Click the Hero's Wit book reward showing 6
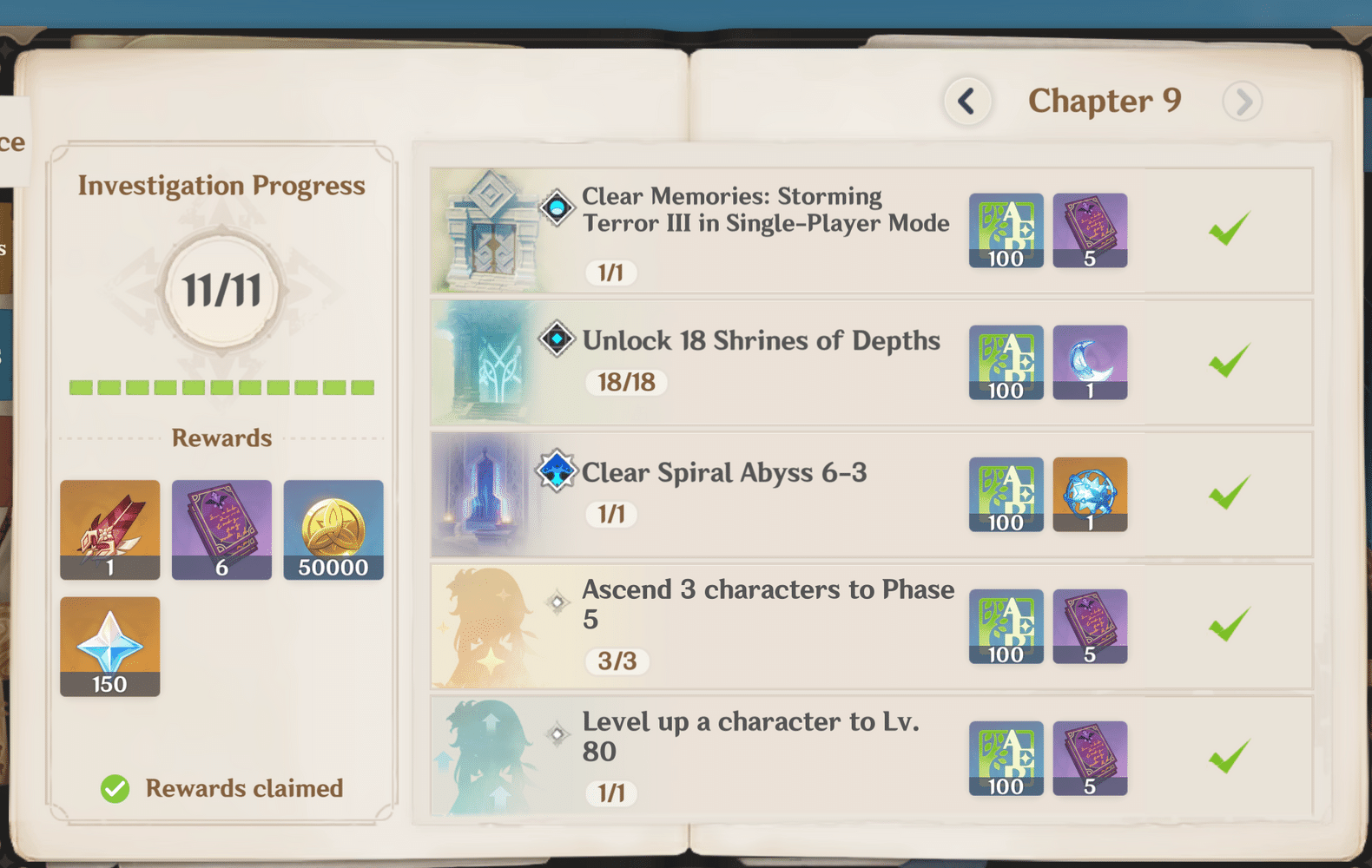The width and height of the screenshot is (1372, 868). click(221, 529)
